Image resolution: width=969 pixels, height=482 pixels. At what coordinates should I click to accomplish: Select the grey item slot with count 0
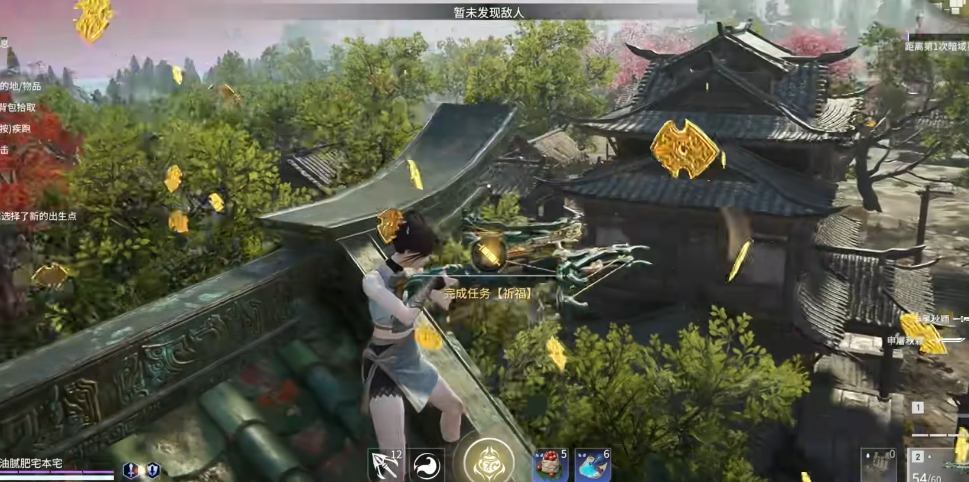(880, 465)
